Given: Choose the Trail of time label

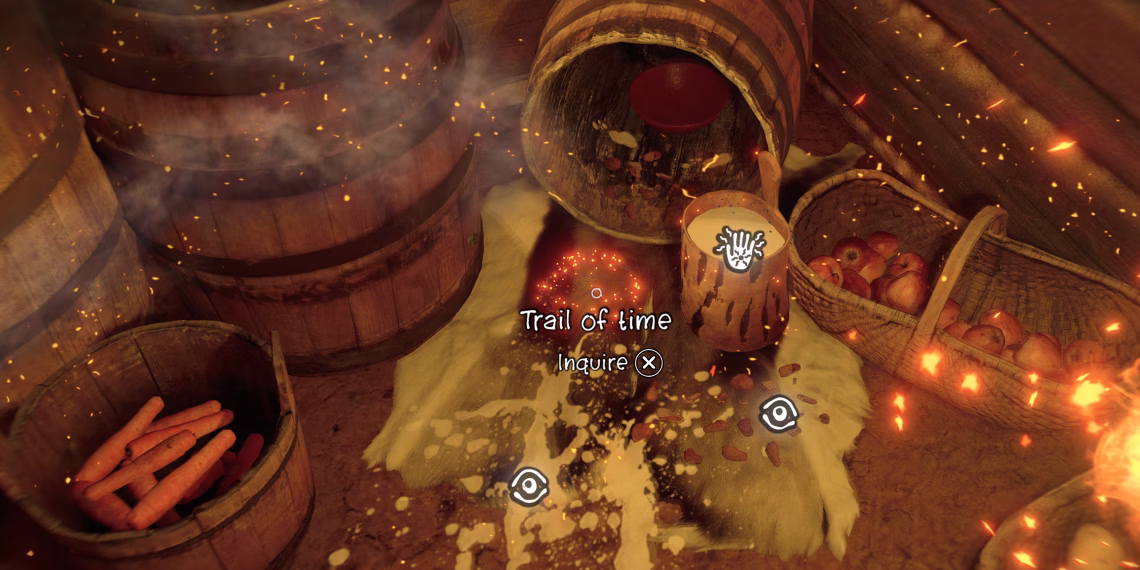Looking at the screenshot, I should 595,321.
